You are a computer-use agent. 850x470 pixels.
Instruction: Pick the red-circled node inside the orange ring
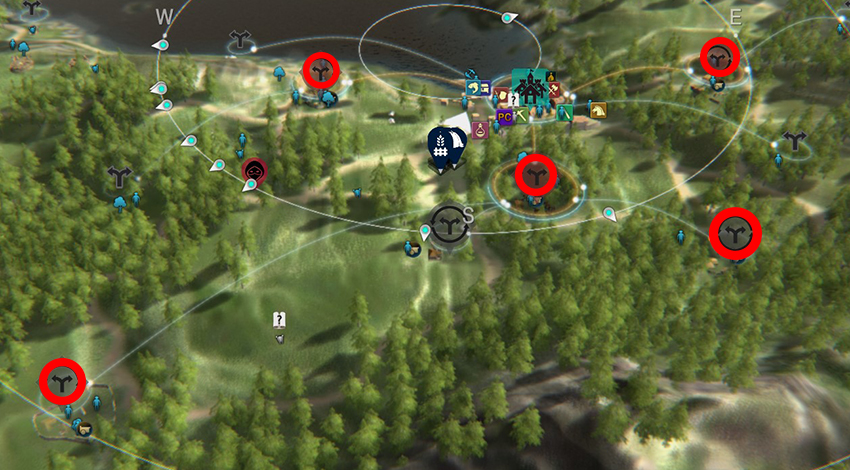pyautogui.click(x=535, y=176)
